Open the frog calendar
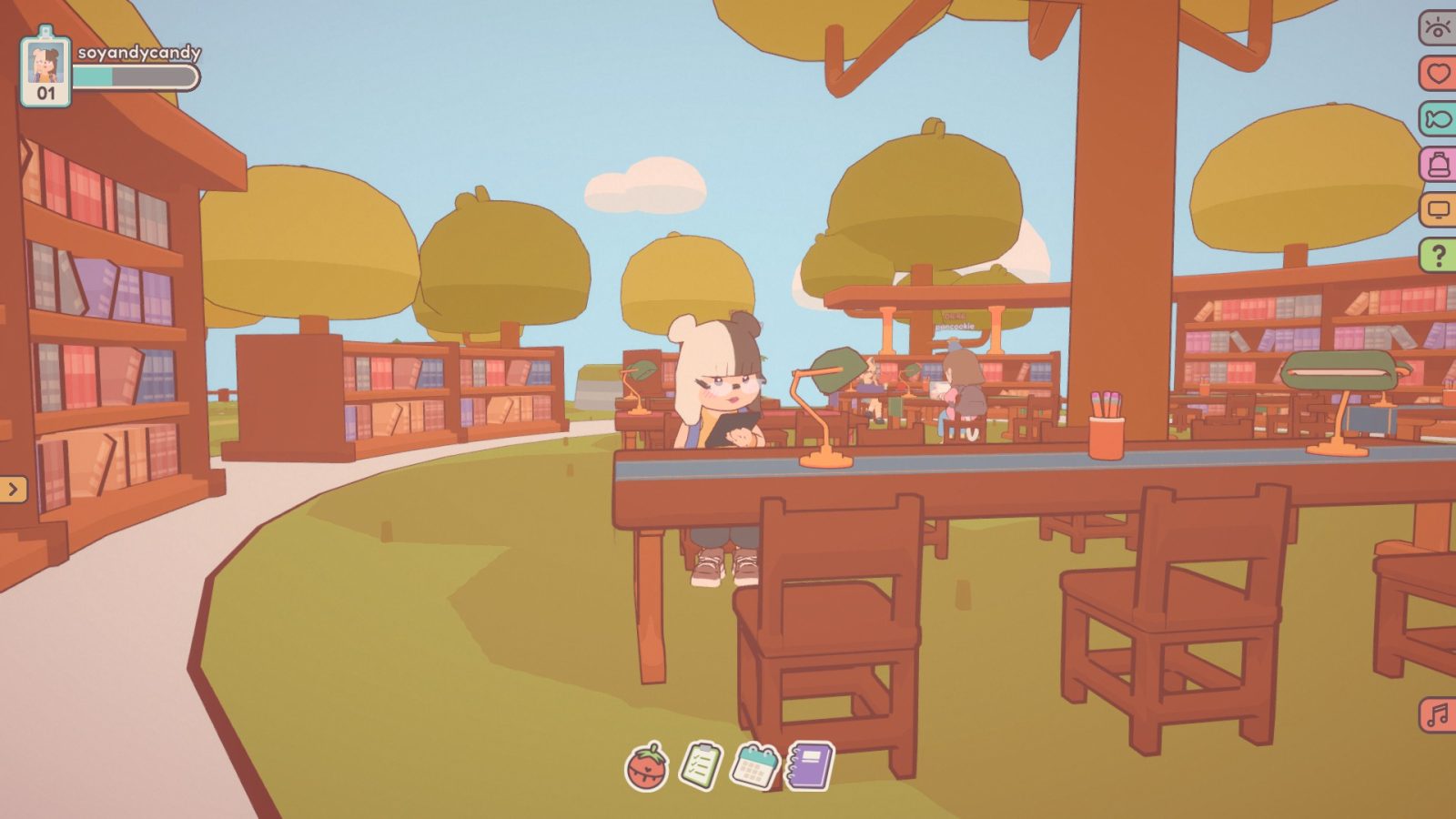This screenshot has height=819, width=1456. (x=755, y=765)
